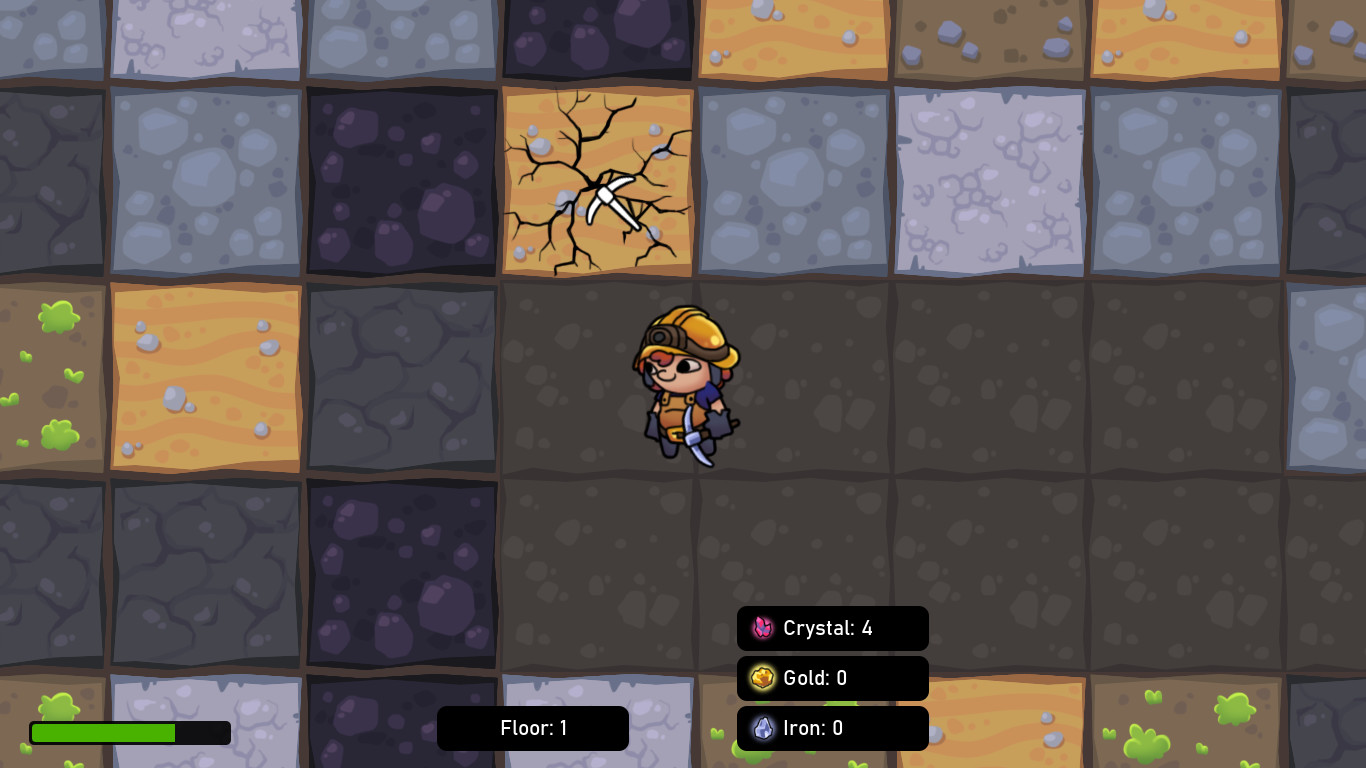The width and height of the screenshot is (1366, 768).
Task: Click the Iron: 0 counter panel
Action: [832, 728]
